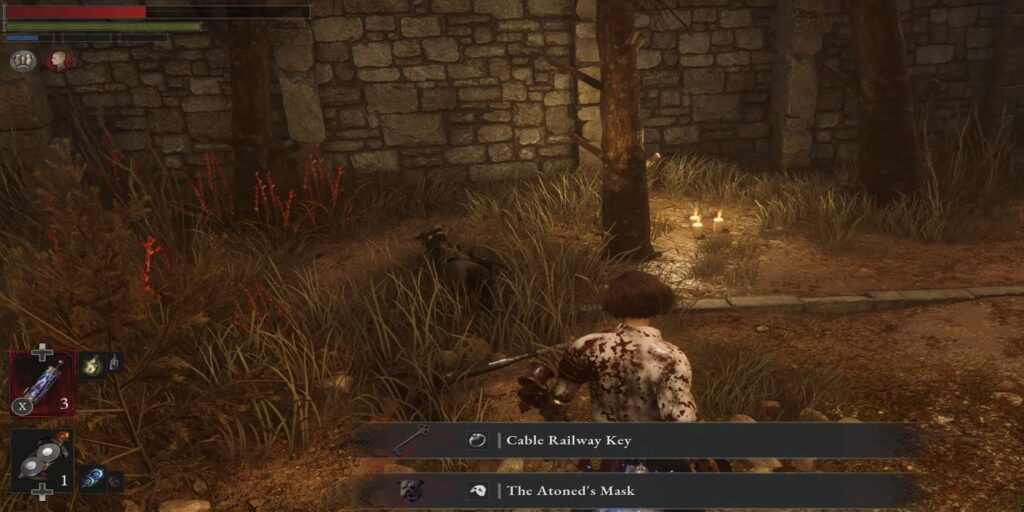The width and height of the screenshot is (1024, 512).
Task: Click the grey three-figure status icon
Action: click(22, 61)
